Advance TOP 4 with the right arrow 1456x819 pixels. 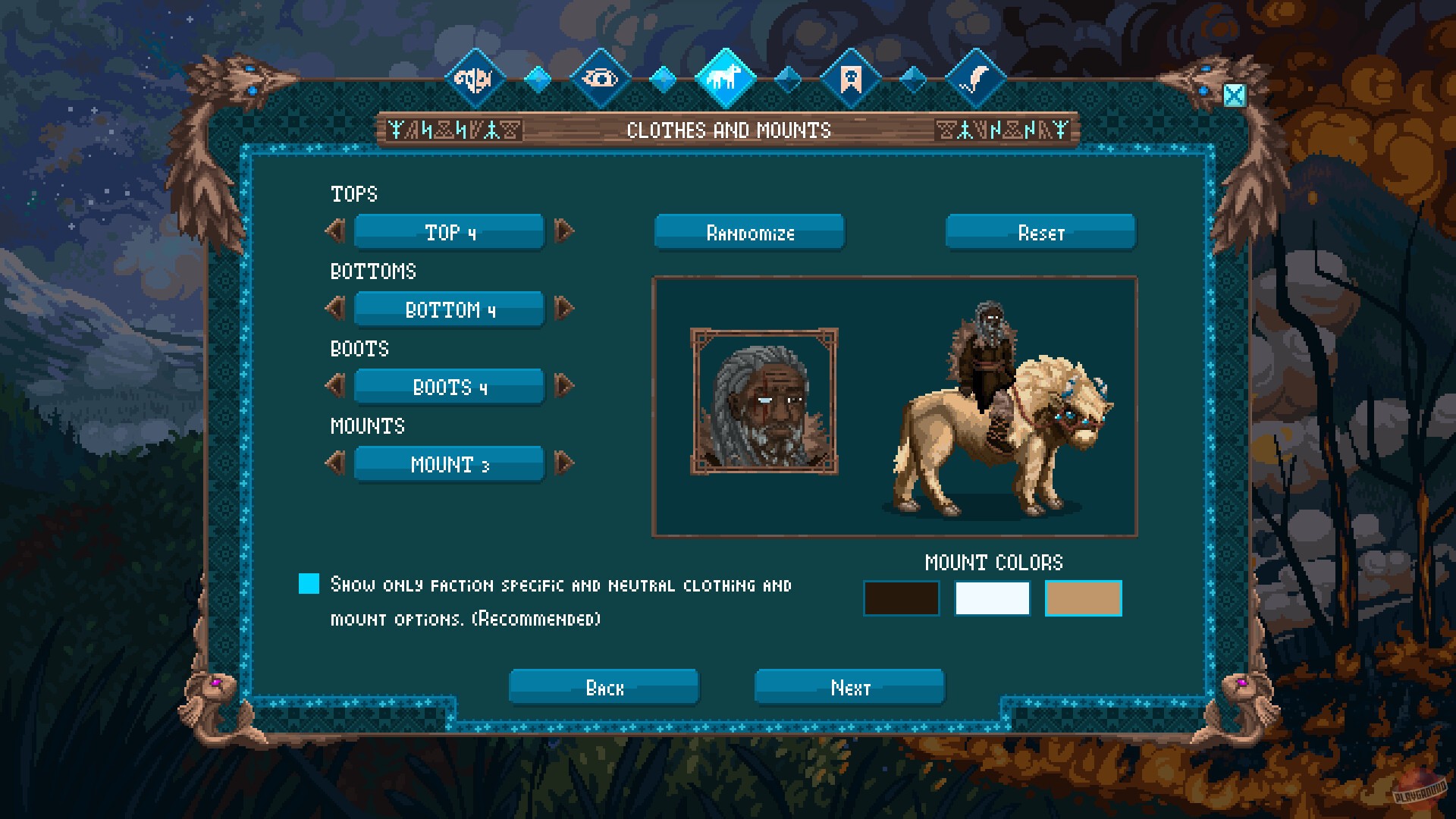pyautogui.click(x=564, y=232)
